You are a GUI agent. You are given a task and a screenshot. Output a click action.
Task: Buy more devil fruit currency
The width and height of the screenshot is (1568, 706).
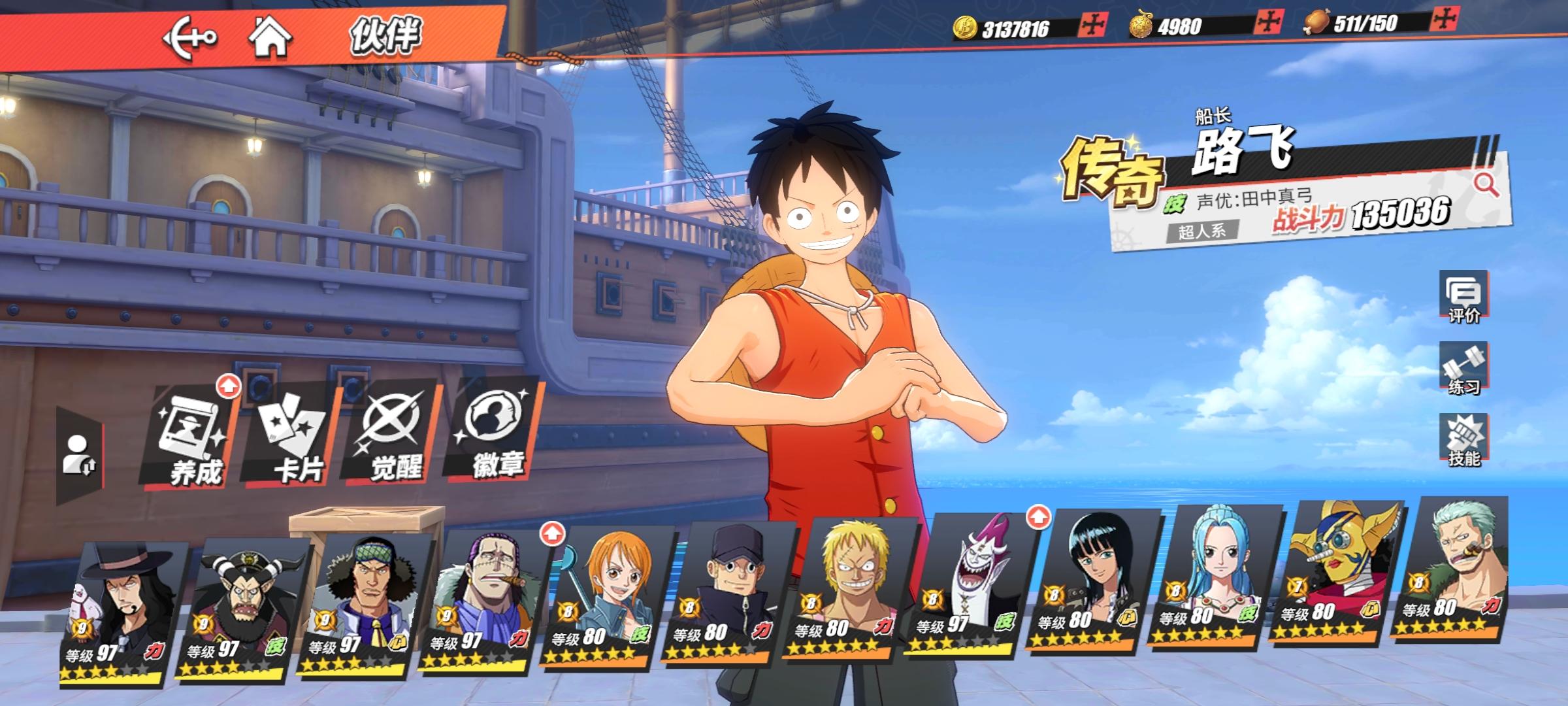coord(1267,23)
